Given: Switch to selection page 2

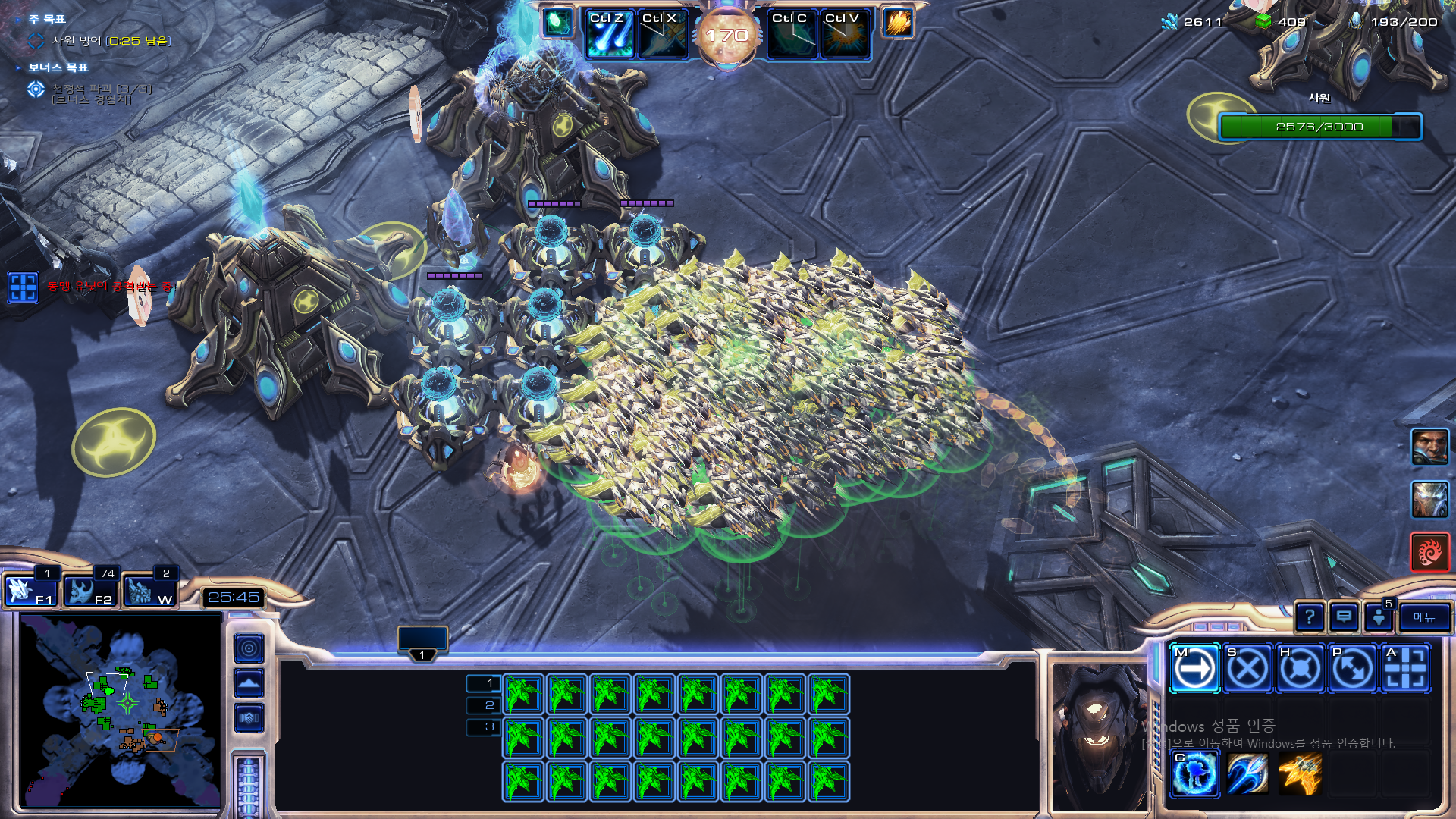Looking at the screenshot, I should (x=484, y=705).
